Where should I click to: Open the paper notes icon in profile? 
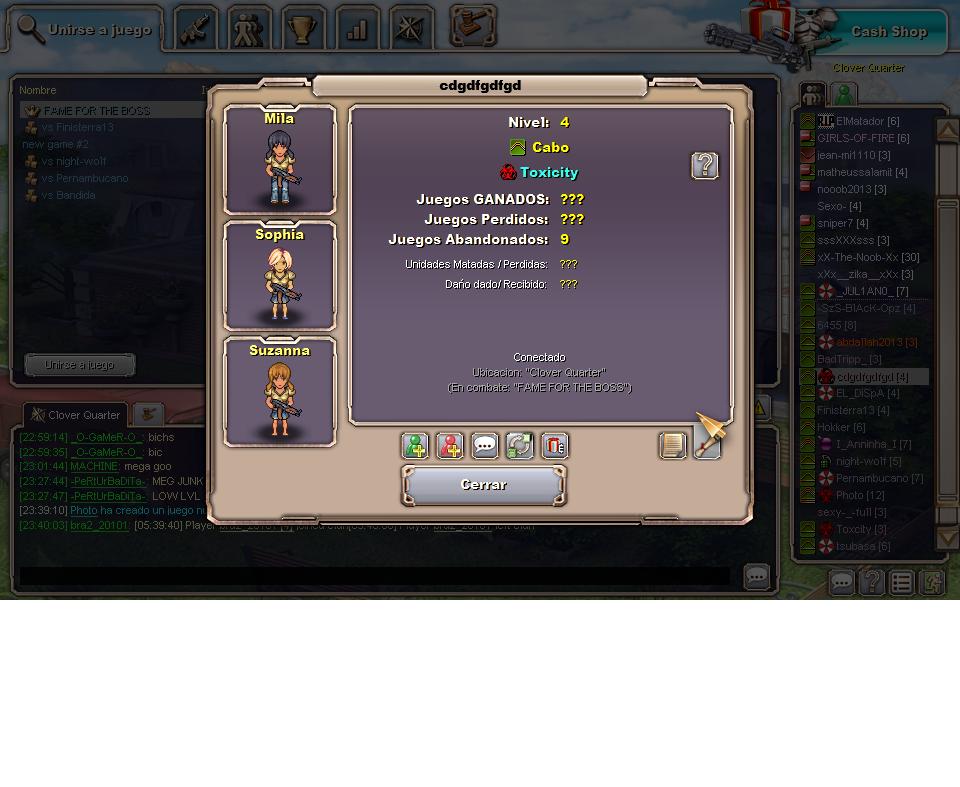pos(673,446)
